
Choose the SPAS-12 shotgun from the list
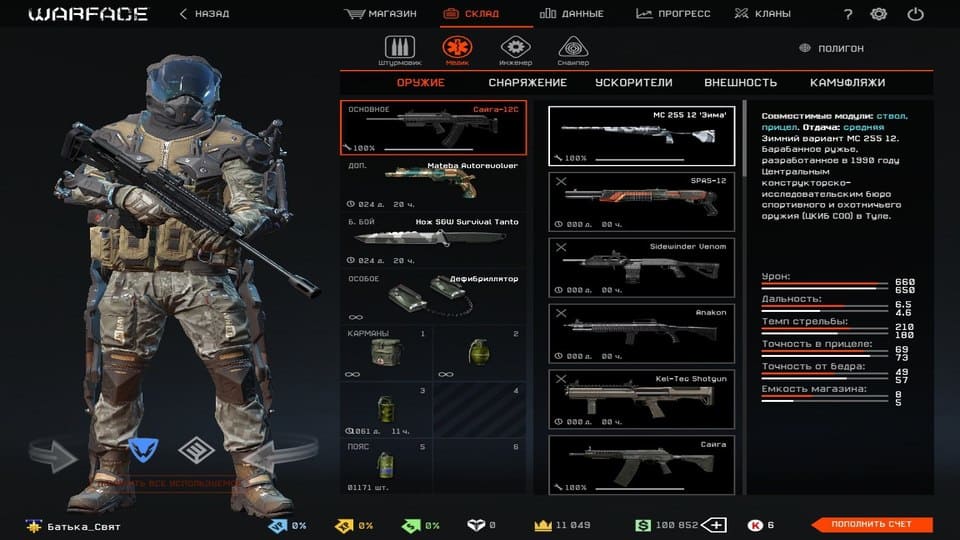pos(642,200)
